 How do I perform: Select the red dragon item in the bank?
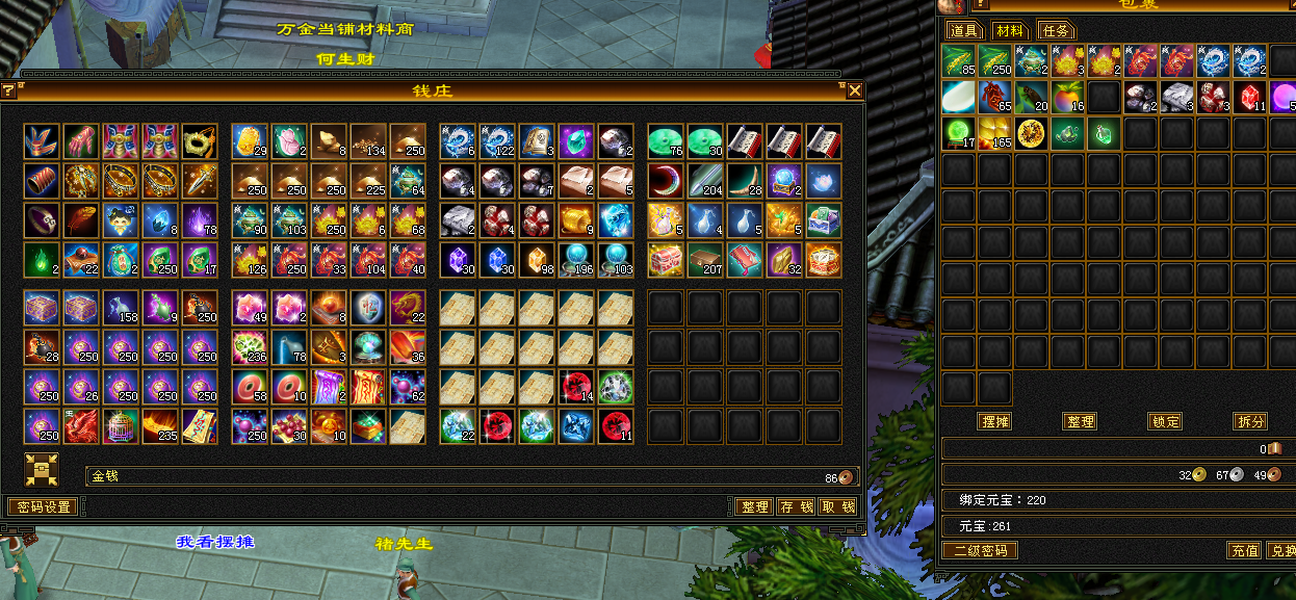82,427
